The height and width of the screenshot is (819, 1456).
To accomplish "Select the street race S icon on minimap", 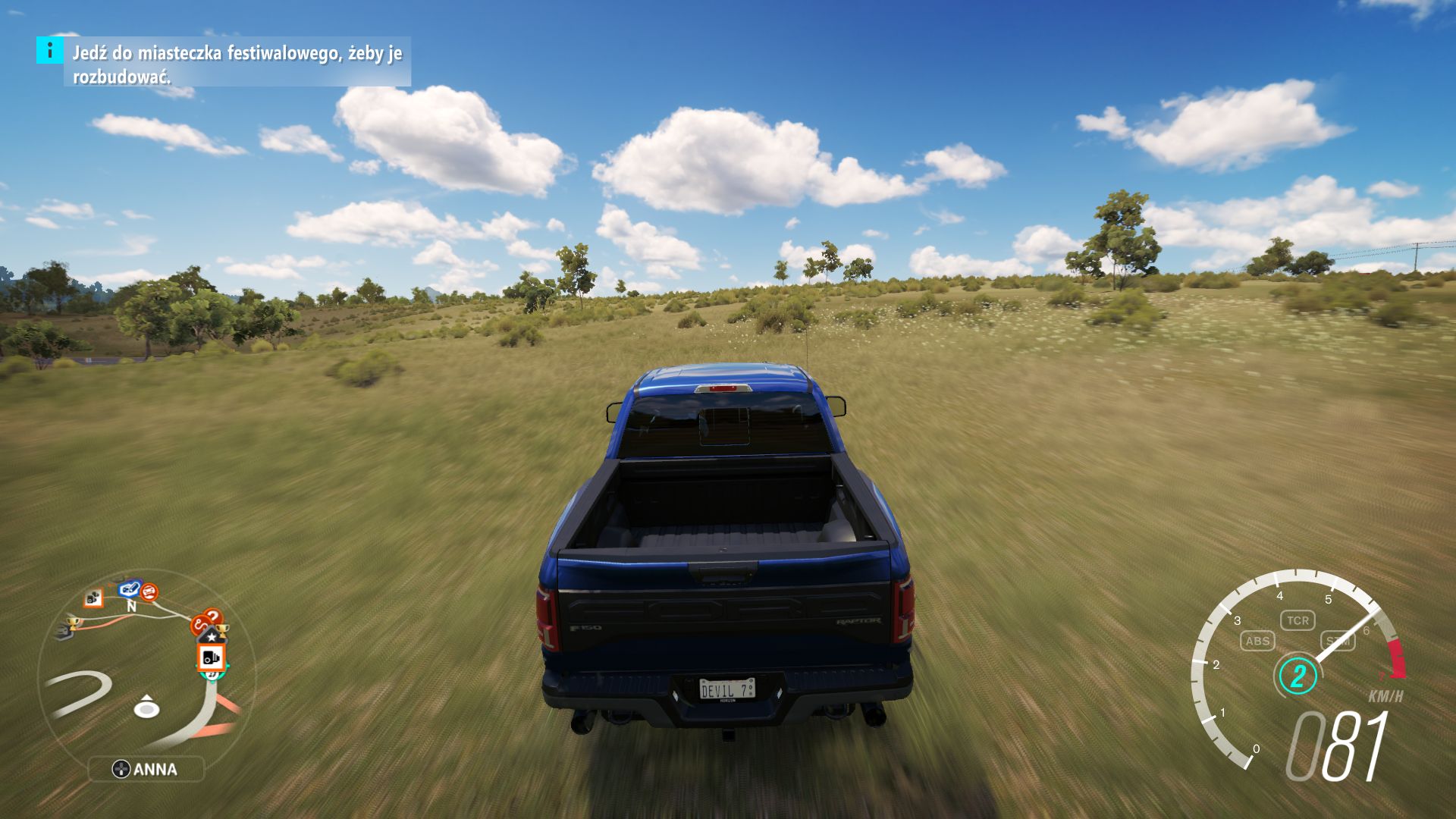I will click(x=199, y=623).
